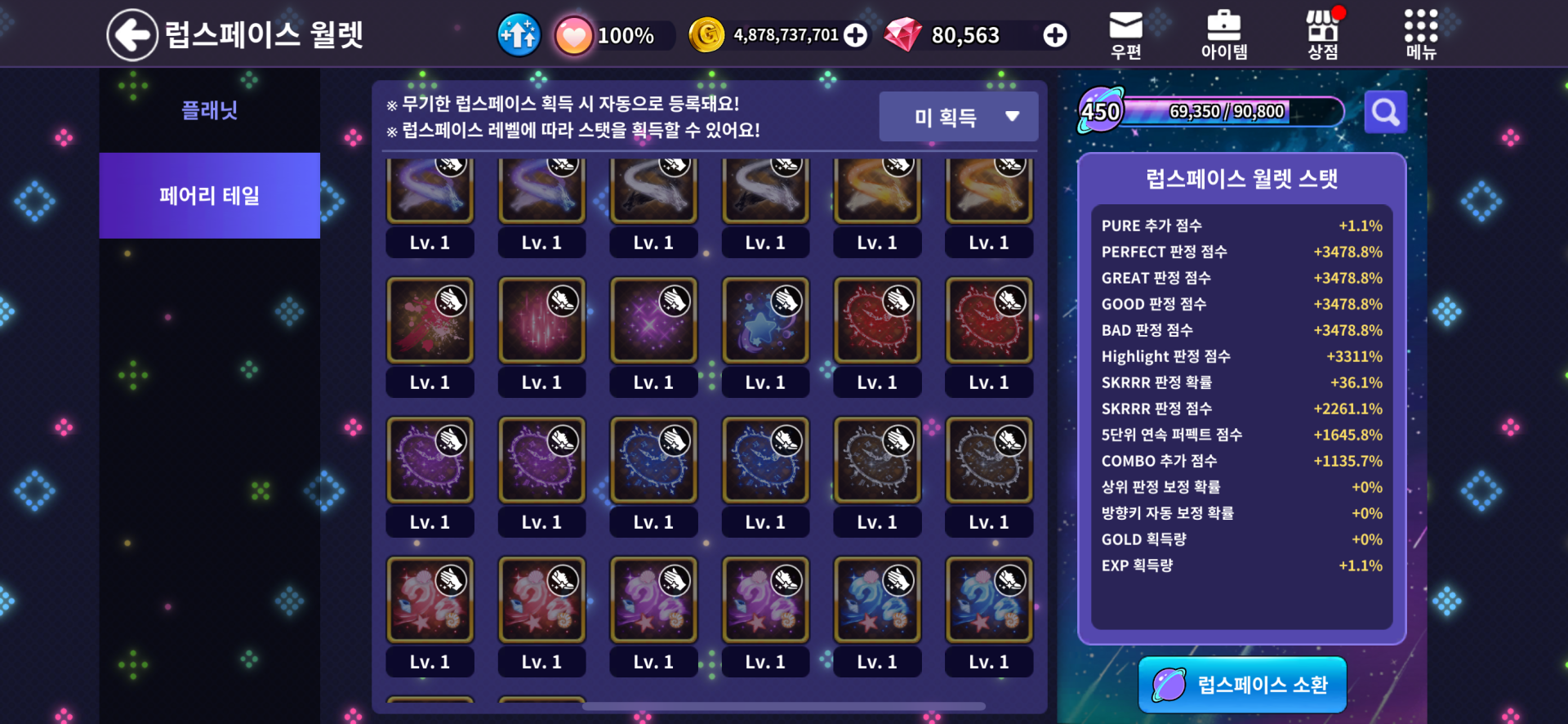Open the 미 획득 filter dropdown
Image resolution: width=1568 pixels, height=724 pixels.
(x=959, y=117)
